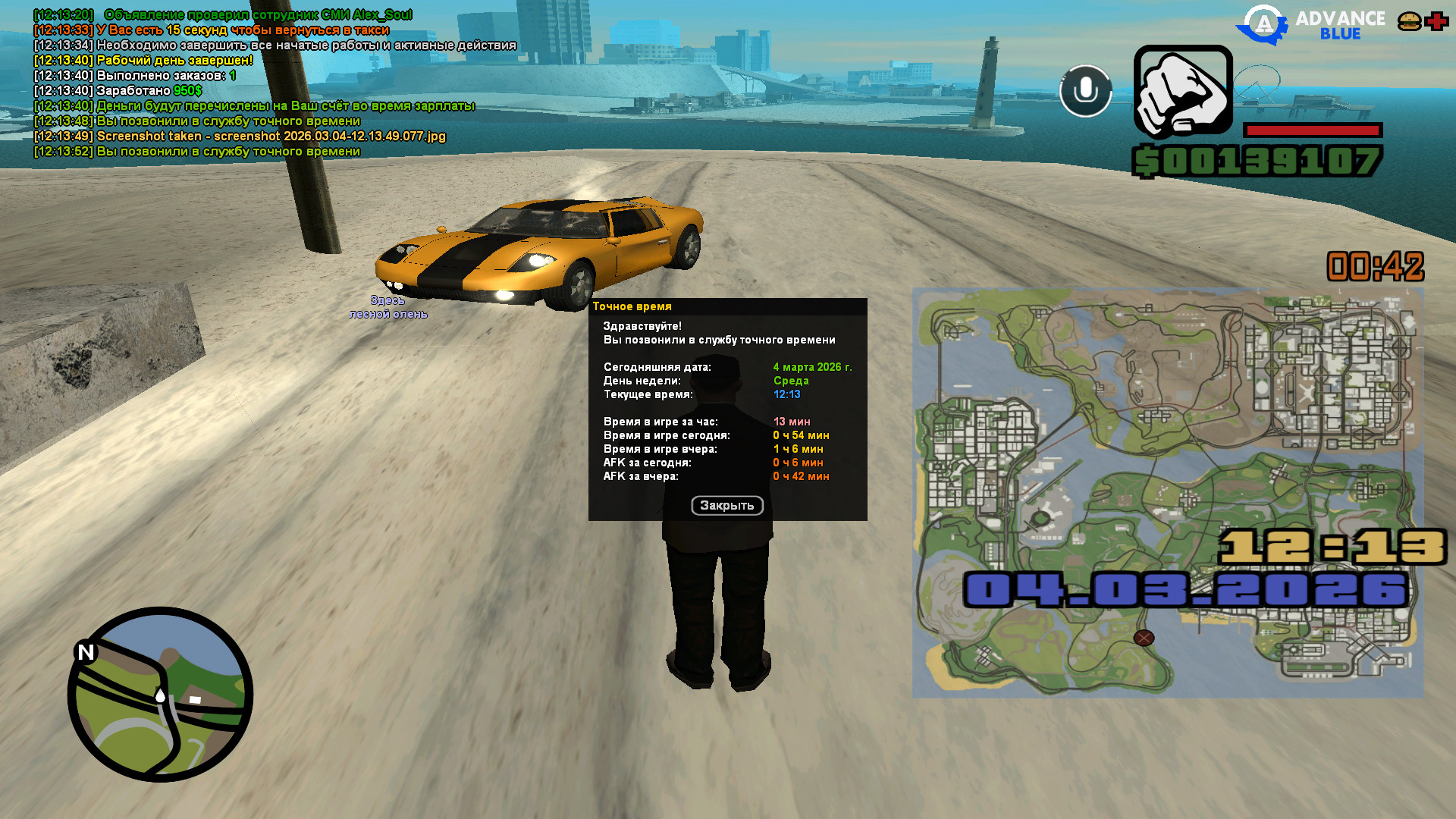The image size is (1456, 819).
Task: Close the Точное время dialog
Action: click(x=726, y=506)
